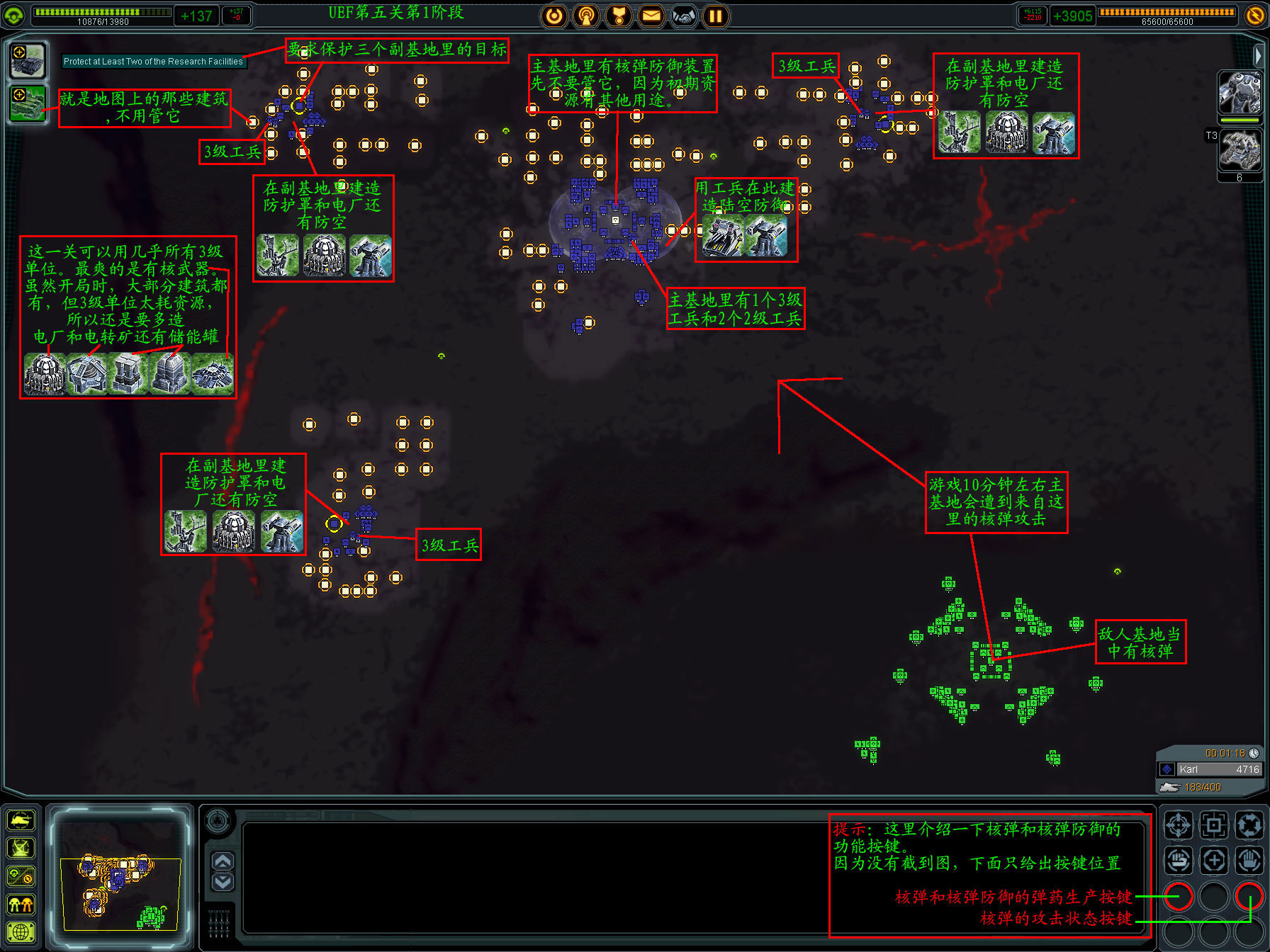The width and height of the screenshot is (1270, 952).
Task: Pause the game with the pause button
Action: [716, 16]
